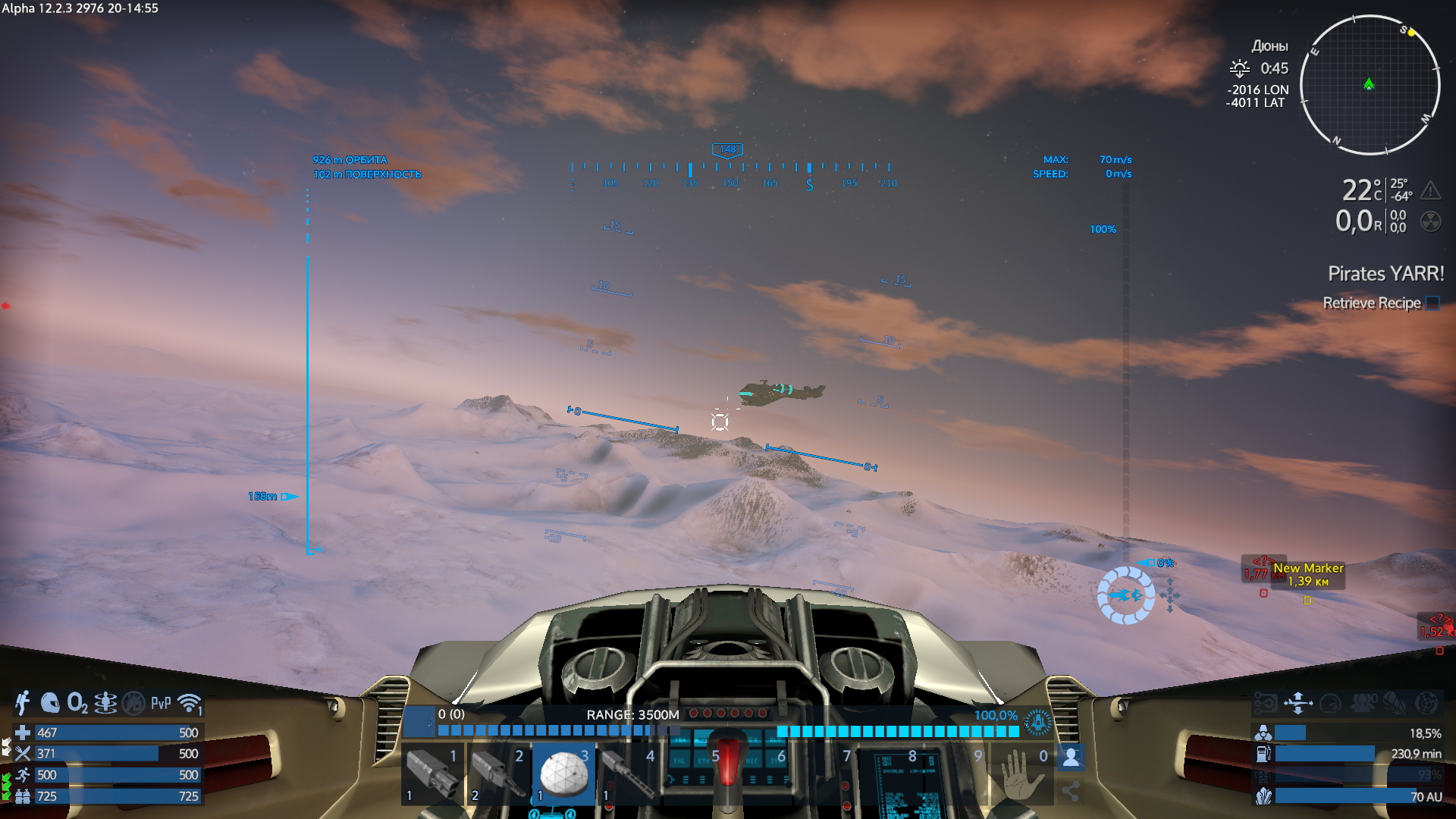Click the signal strength wifi icon

[190, 703]
